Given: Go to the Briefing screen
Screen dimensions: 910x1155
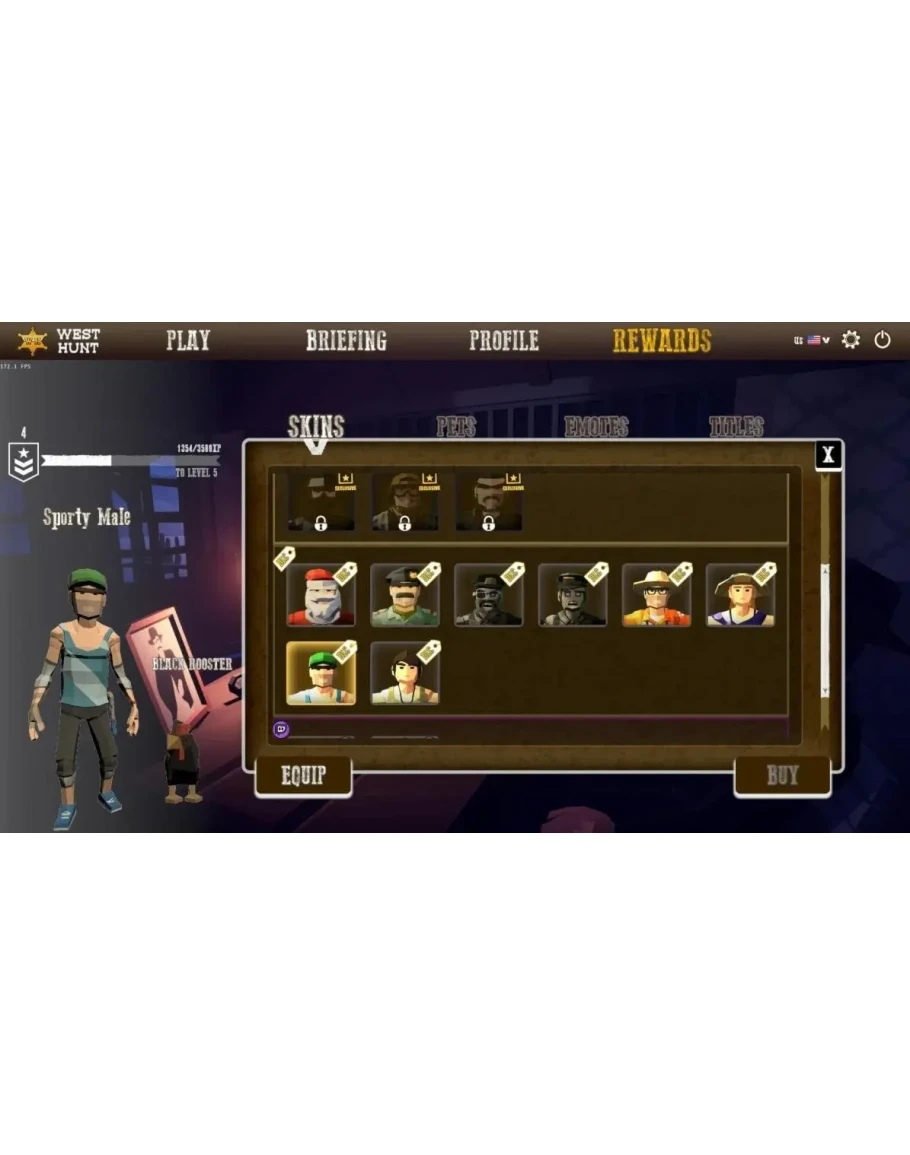Looking at the screenshot, I should 346,340.
